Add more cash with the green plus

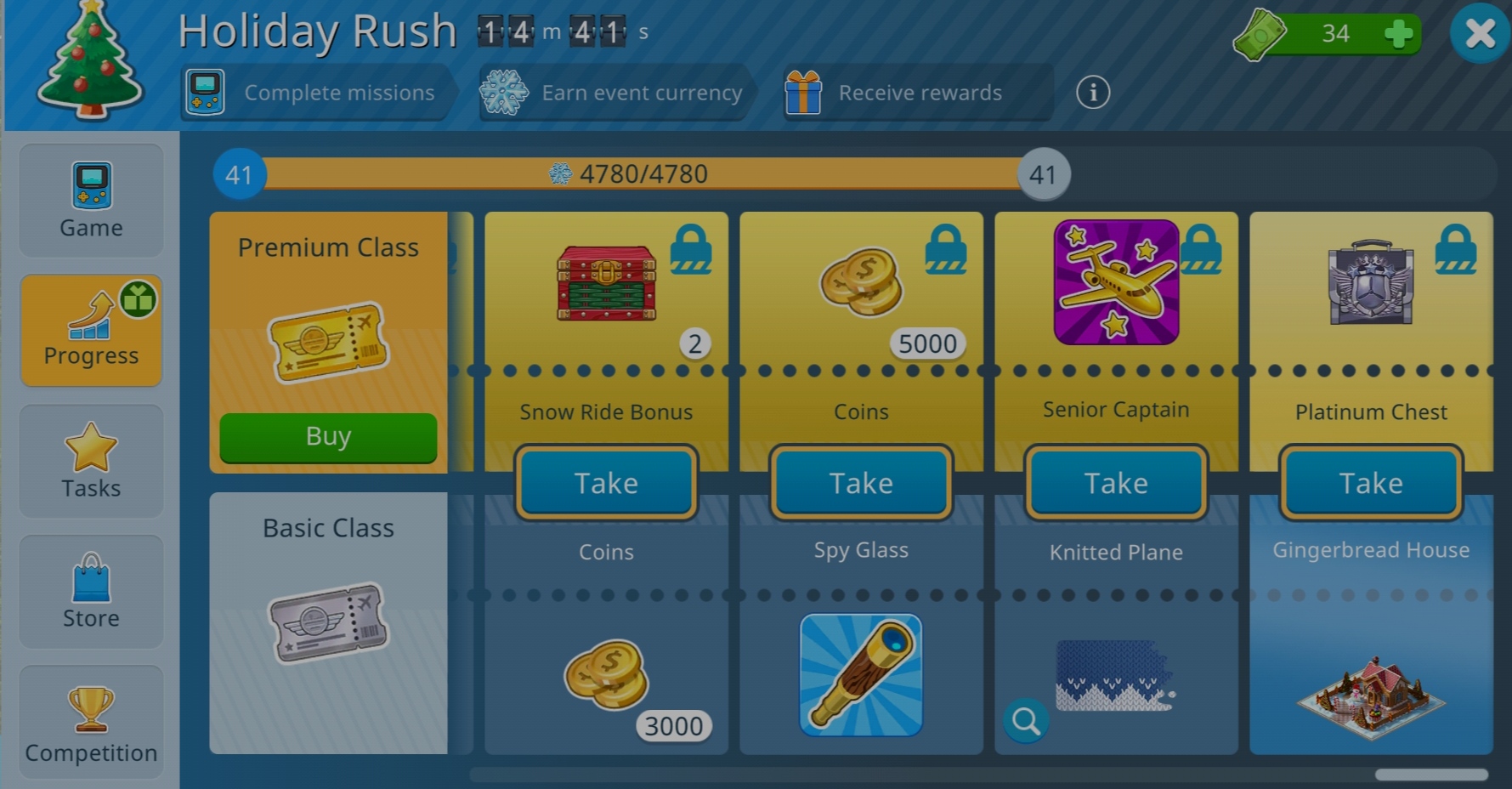[1398, 34]
